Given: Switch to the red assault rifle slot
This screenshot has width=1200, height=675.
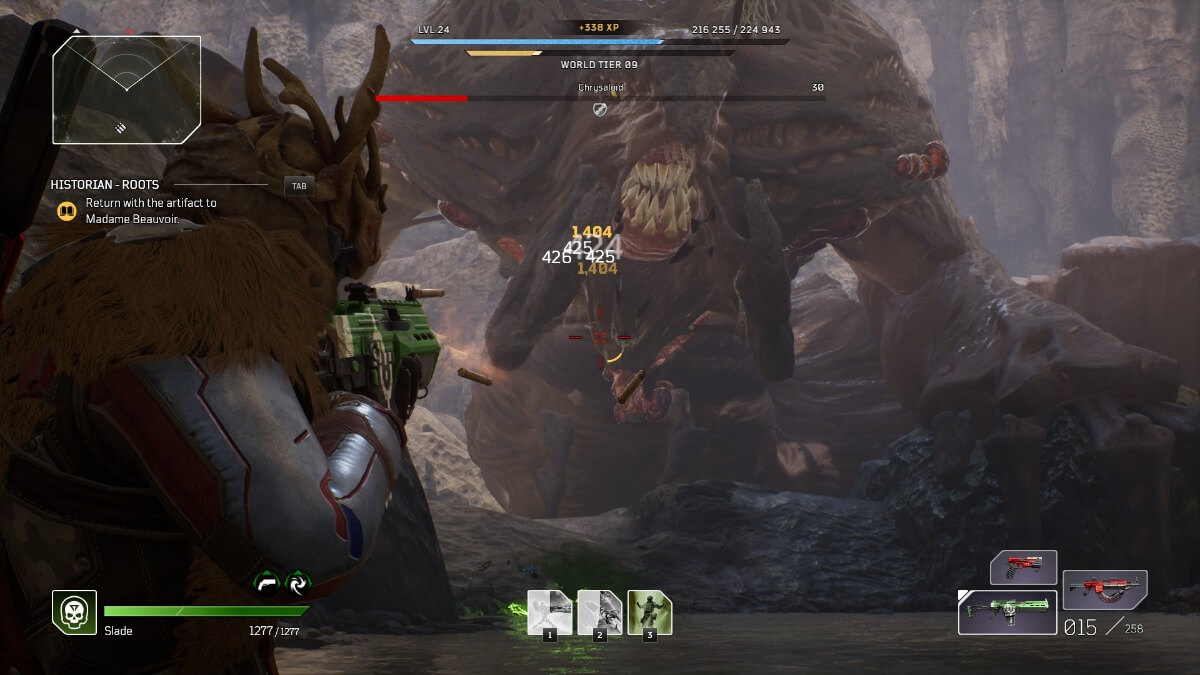Looking at the screenshot, I should pyautogui.click(x=1104, y=590).
